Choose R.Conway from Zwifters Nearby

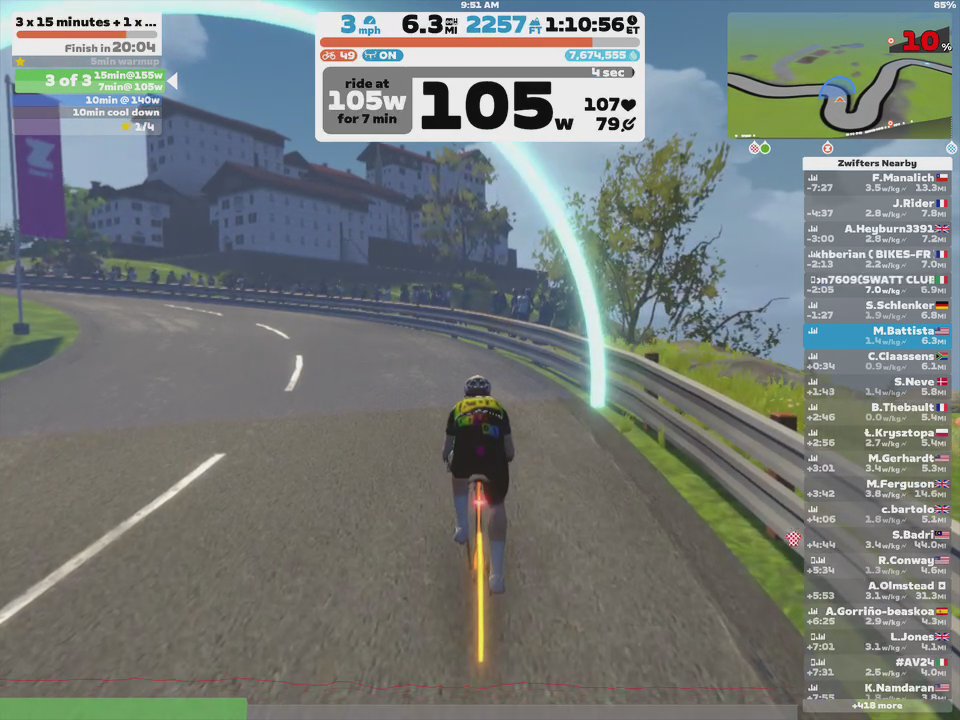pyautogui.click(x=876, y=565)
